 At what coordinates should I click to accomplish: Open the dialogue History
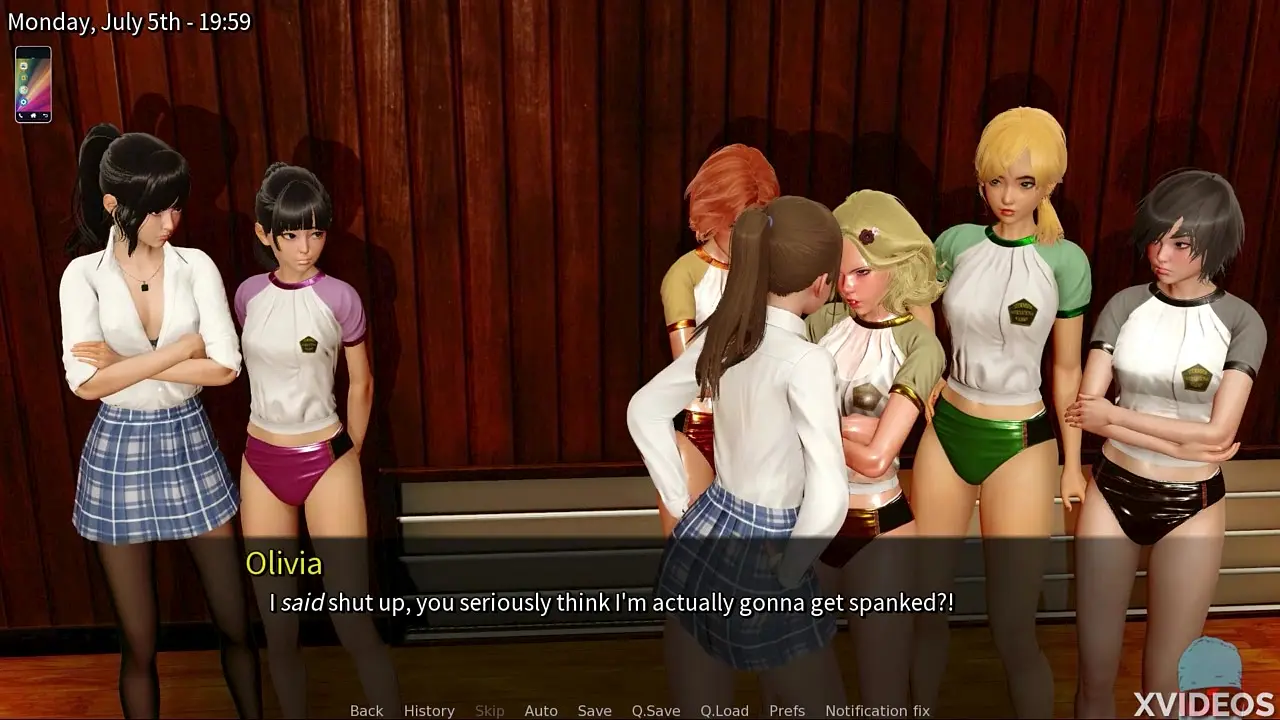point(429,710)
